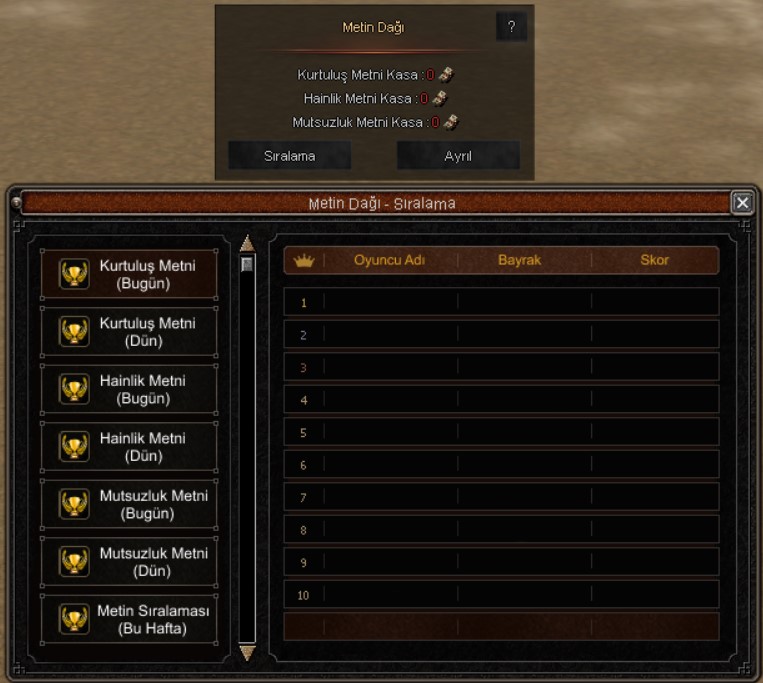The height and width of the screenshot is (683, 763).
Task: Open the question mark help button
Action: coord(511,27)
